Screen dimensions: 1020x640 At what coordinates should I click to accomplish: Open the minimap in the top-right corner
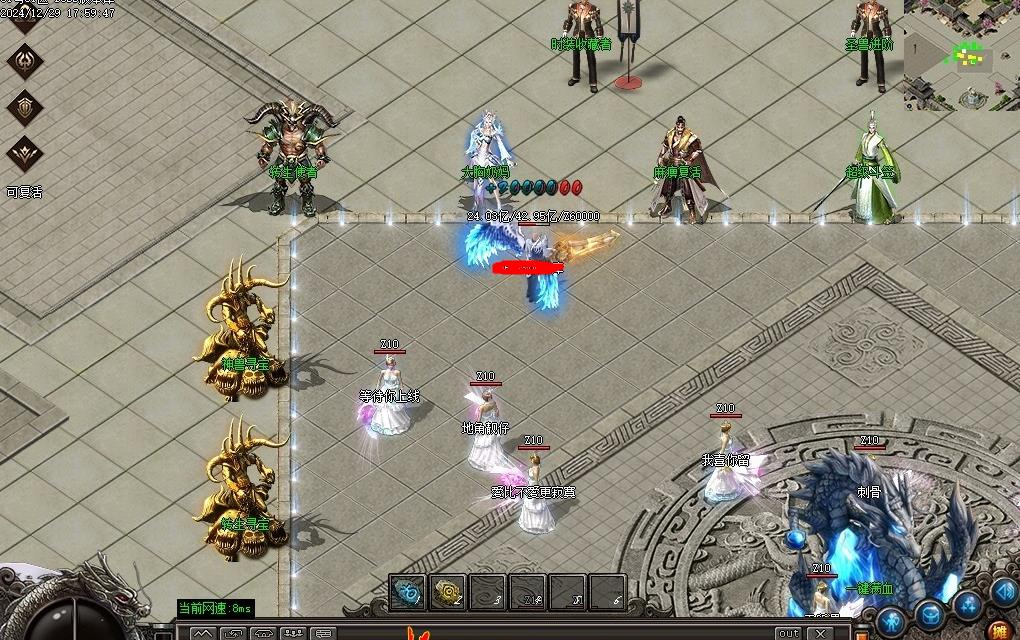tap(961, 54)
